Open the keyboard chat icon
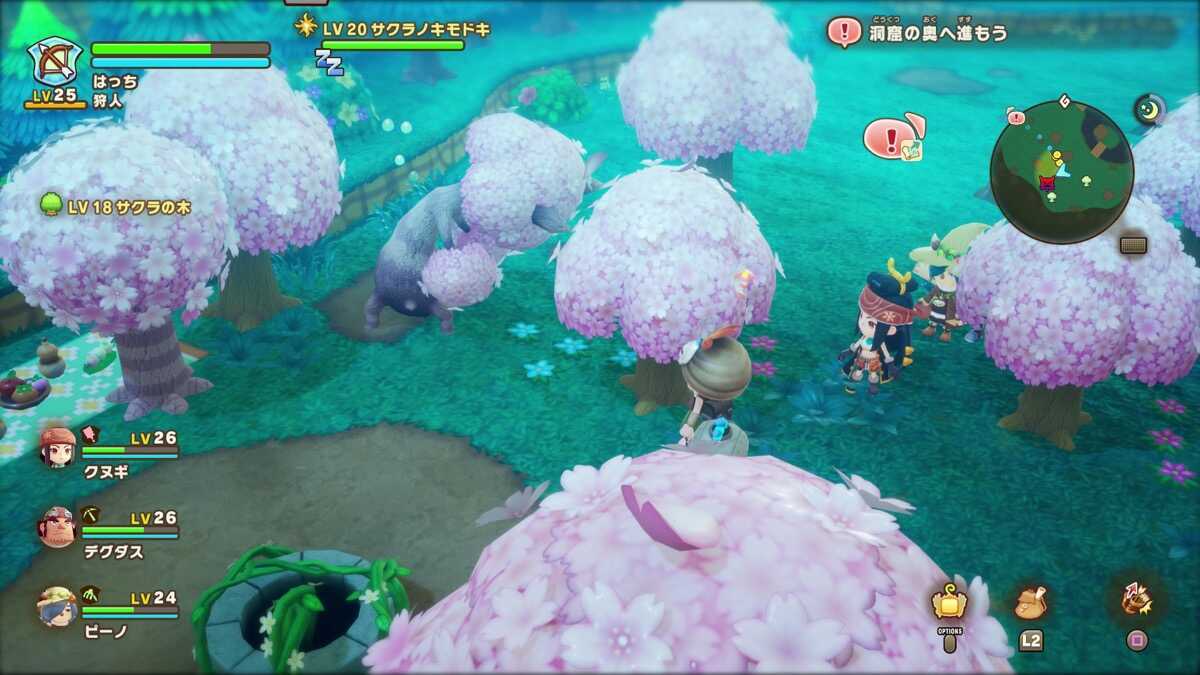This screenshot has height=675, width=1200. [1133, 245]
